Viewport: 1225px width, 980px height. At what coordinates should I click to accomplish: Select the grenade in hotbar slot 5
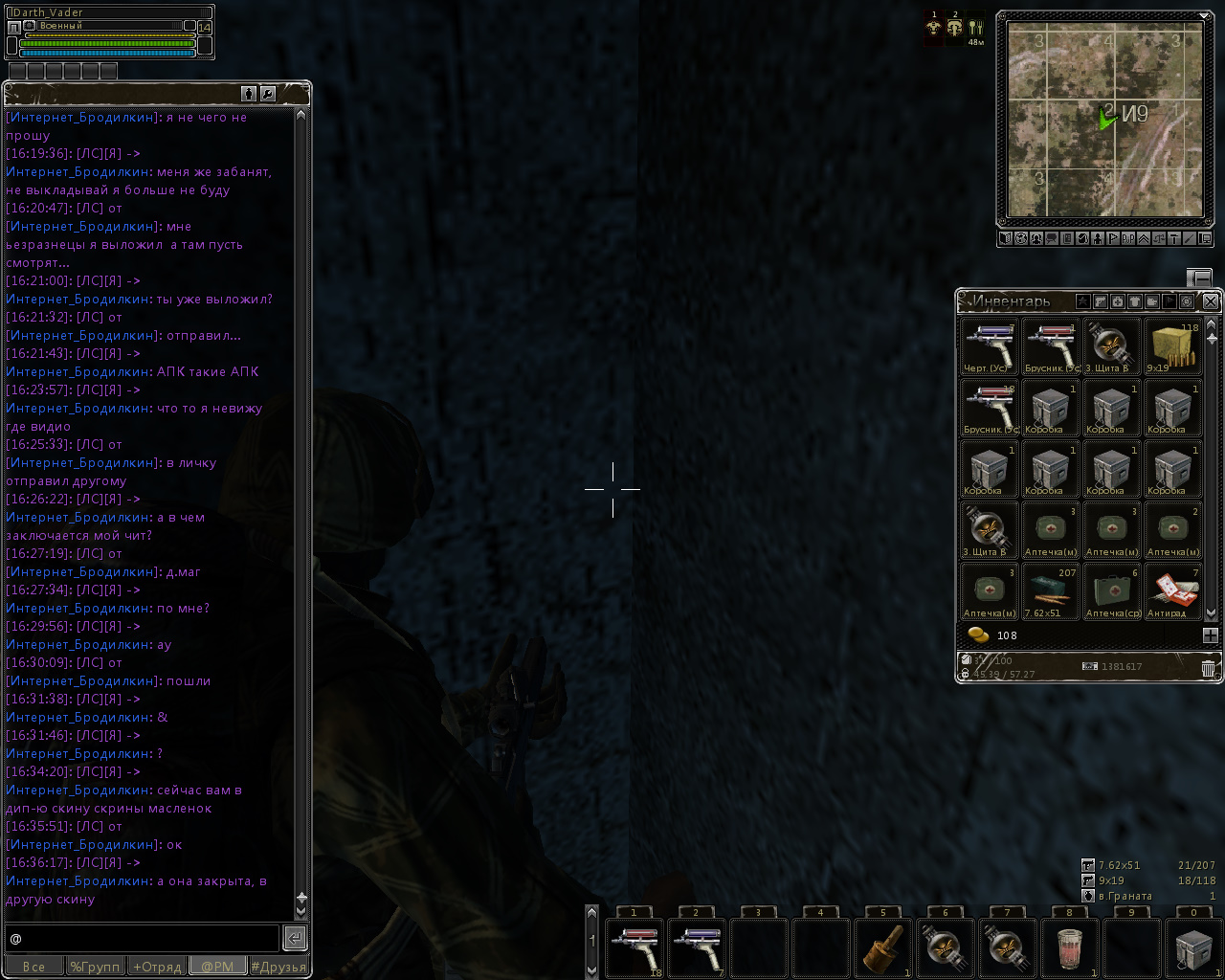click(x=883, y=947)
